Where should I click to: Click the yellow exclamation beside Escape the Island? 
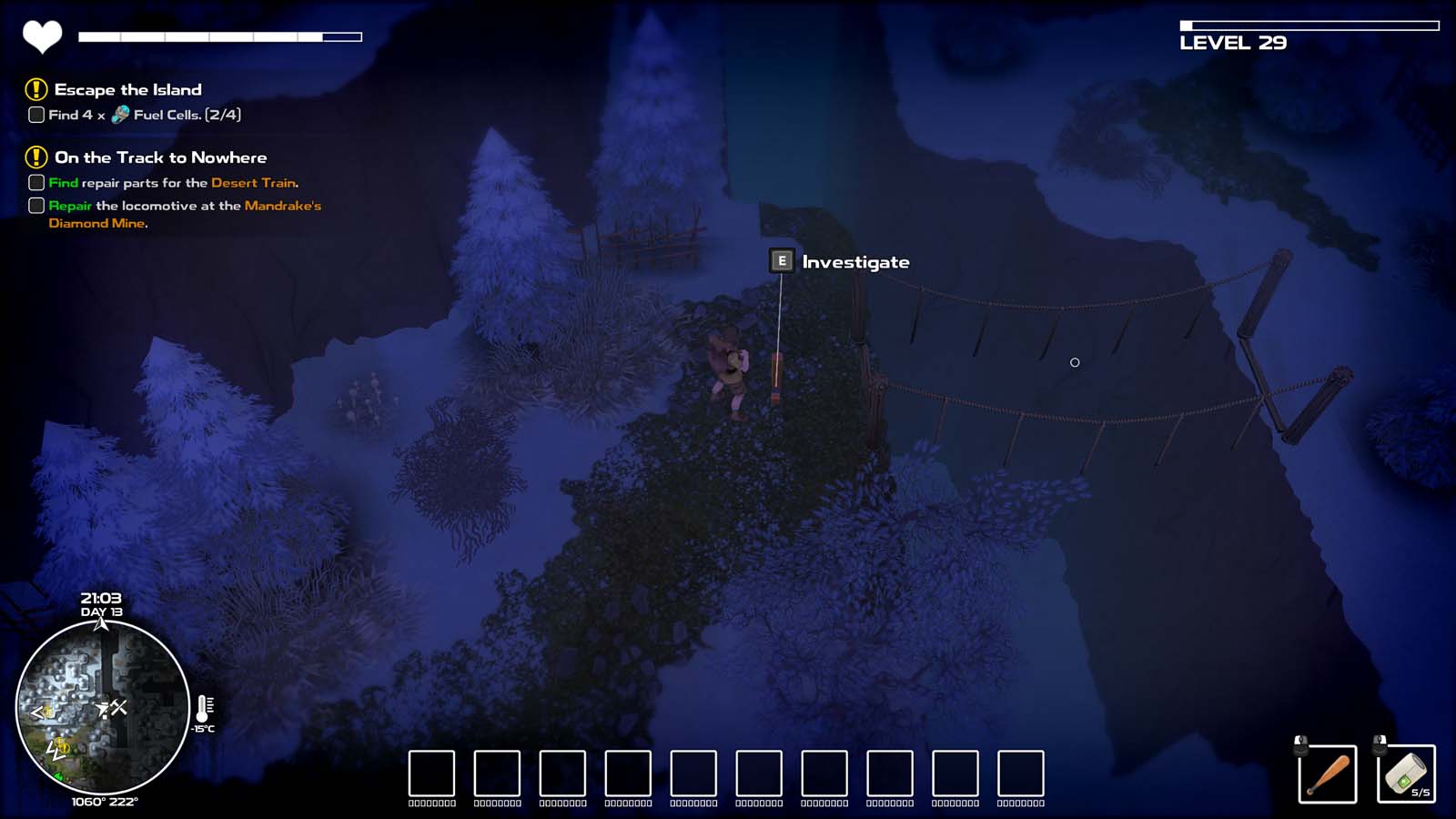pos(35,88)
